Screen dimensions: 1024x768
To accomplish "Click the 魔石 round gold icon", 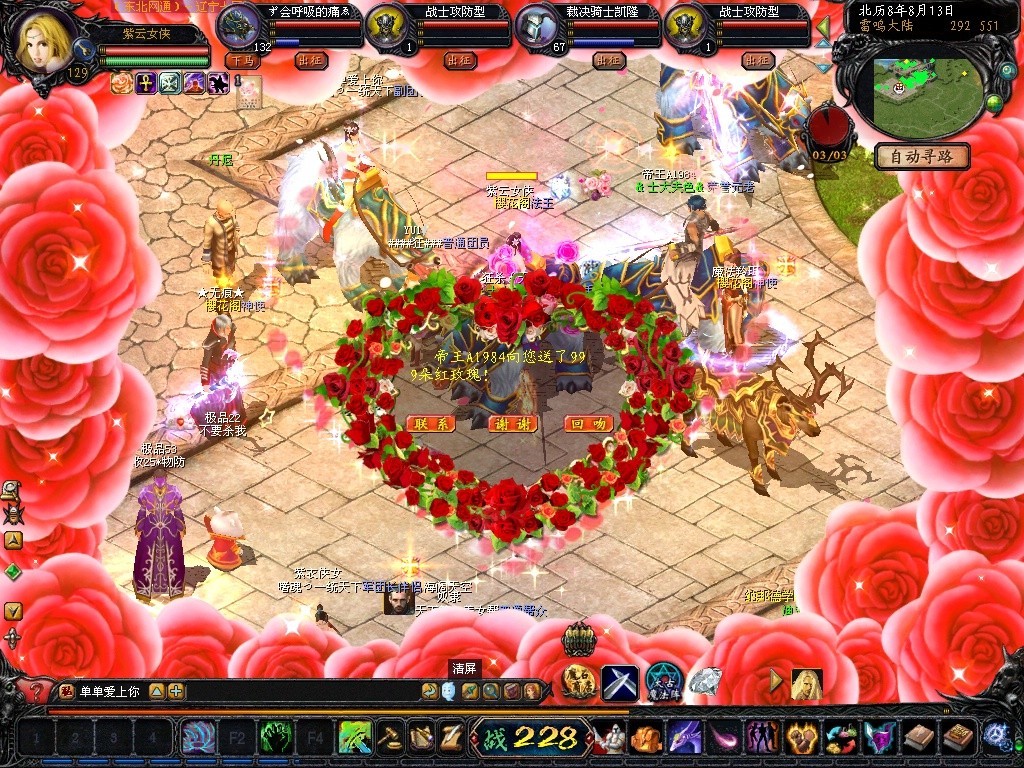I will [x=579, y=682].
